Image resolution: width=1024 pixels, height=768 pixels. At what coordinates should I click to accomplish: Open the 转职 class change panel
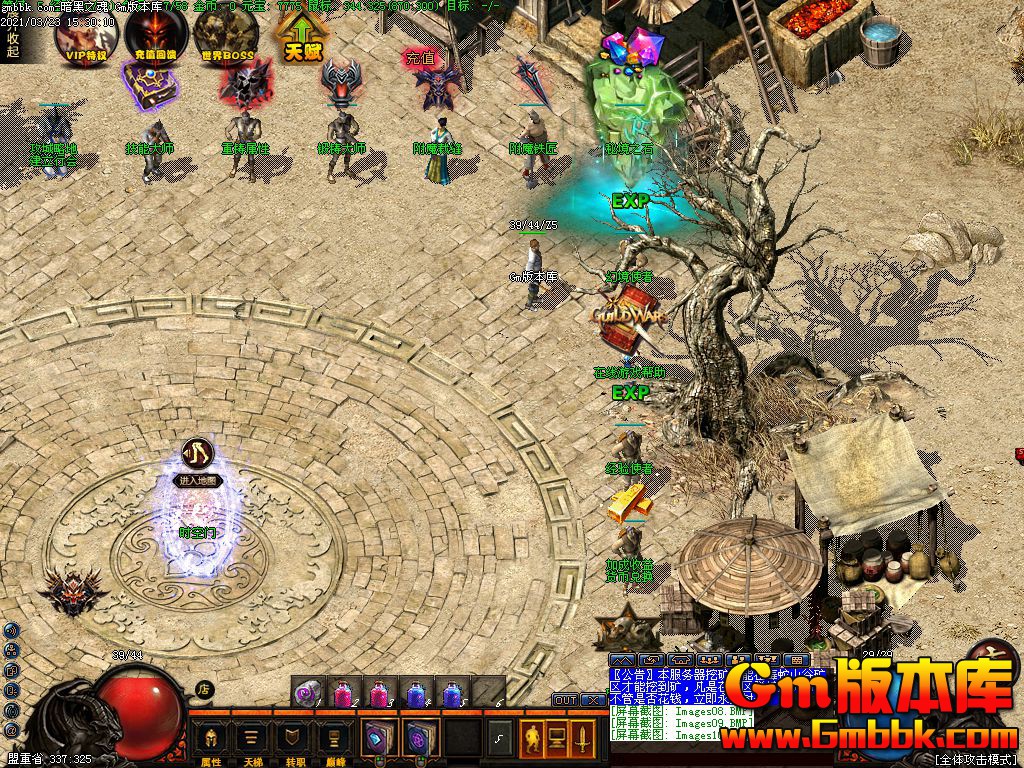[295, 741]
